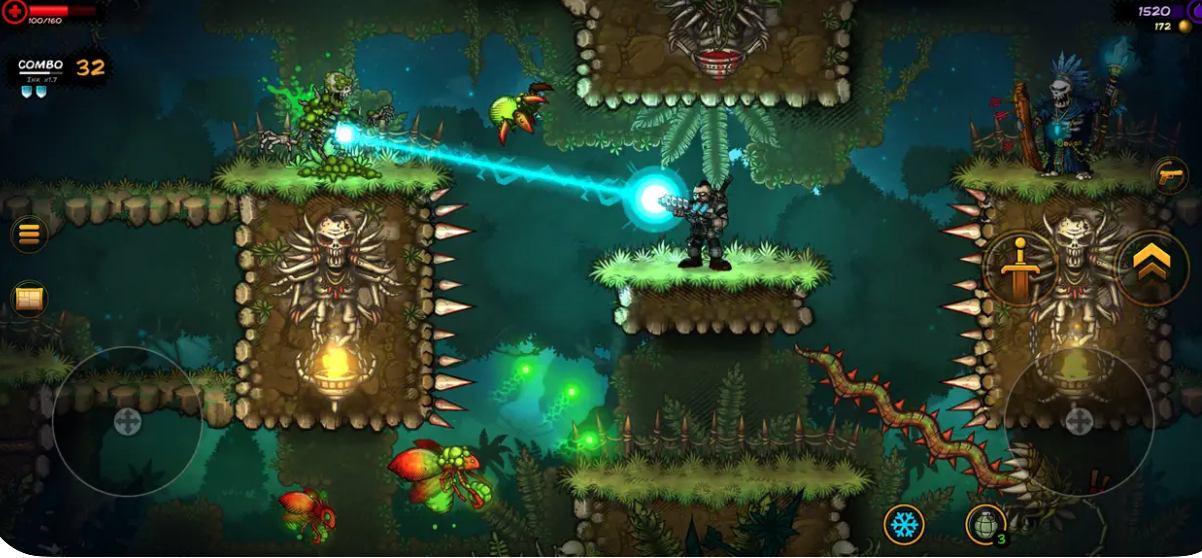Throw a grenade
Screen dimensions: 1202x558
coord(985,524)
